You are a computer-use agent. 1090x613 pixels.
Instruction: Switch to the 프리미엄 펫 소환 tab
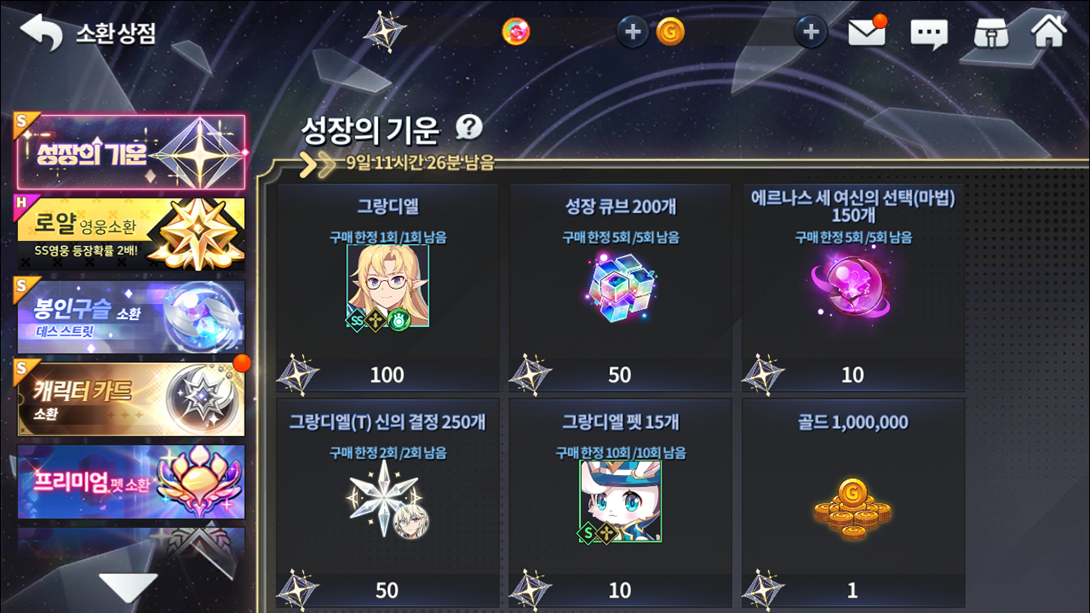130,481
